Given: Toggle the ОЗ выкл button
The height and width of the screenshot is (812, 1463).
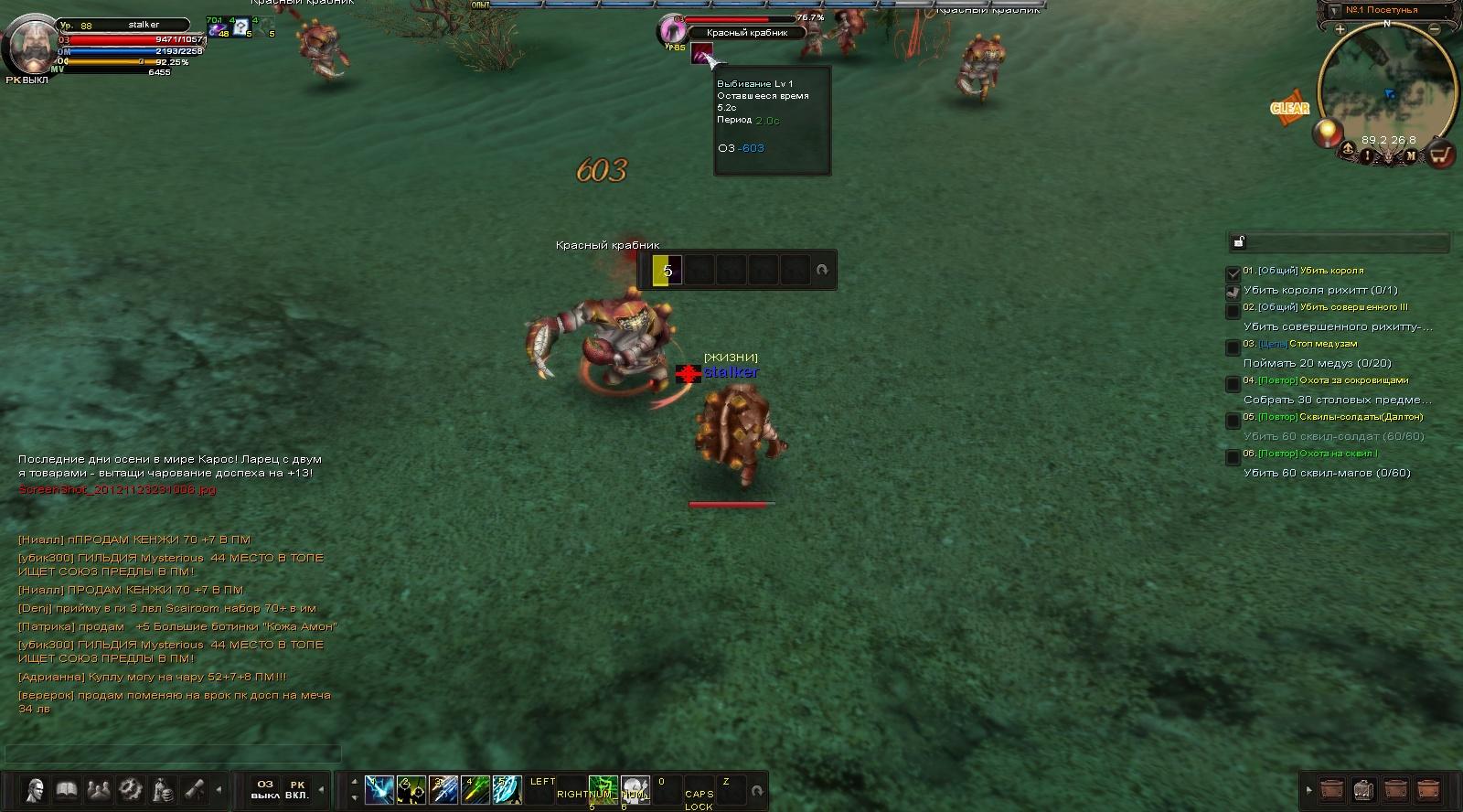Looking at the screenshot, I should click(265, 789).
